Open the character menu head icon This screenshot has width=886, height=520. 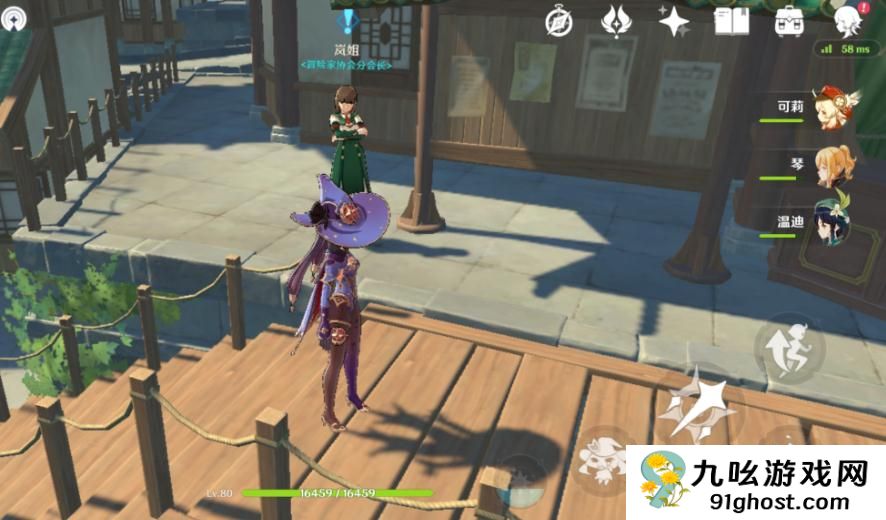pos(848,20)
